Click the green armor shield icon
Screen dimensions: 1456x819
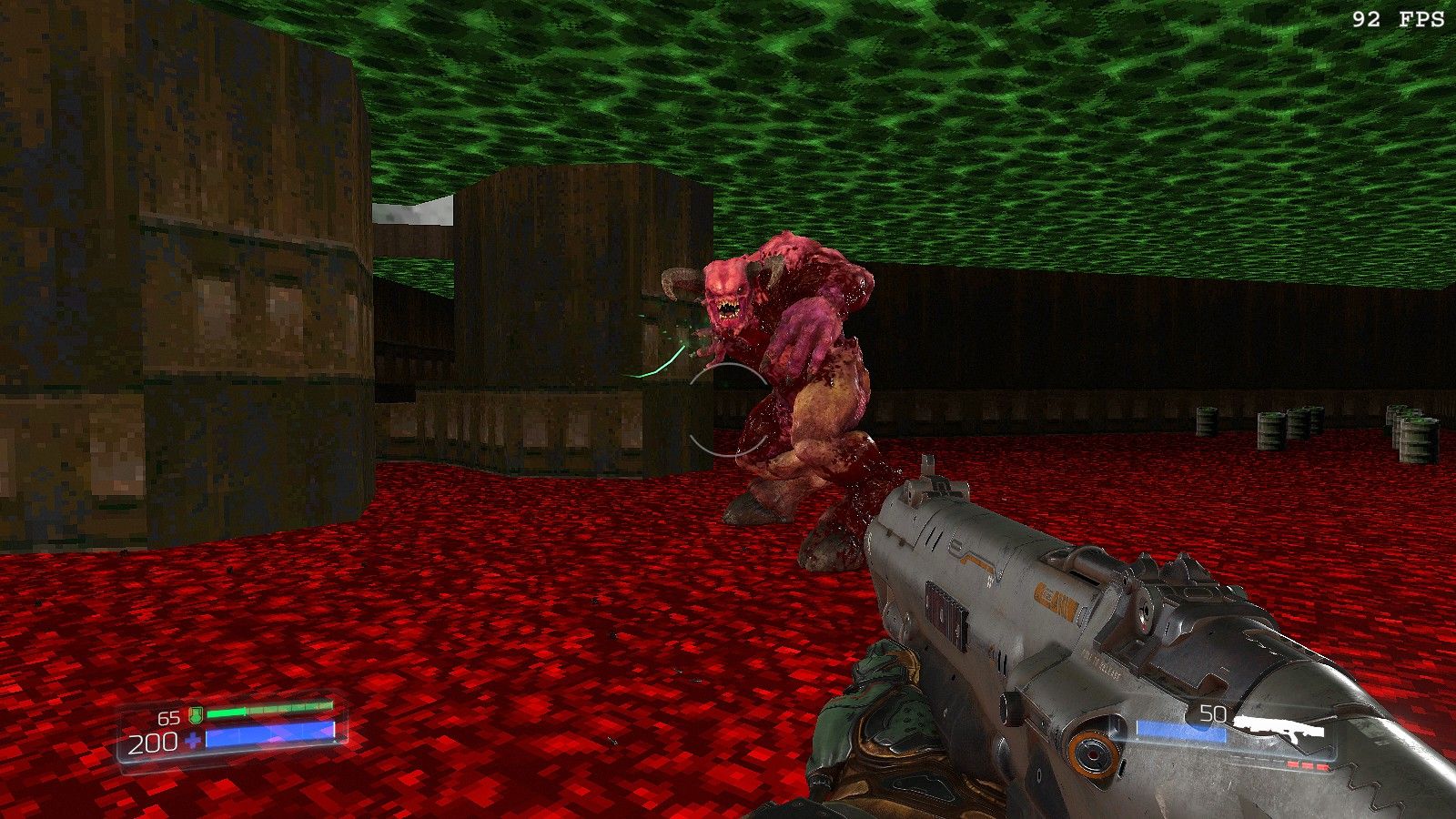pos(195,713)
